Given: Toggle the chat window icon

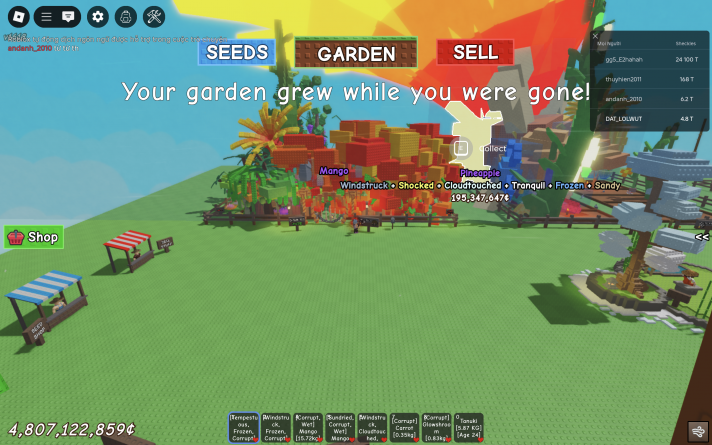Looking at the screenshot, I should pos(68,16).
